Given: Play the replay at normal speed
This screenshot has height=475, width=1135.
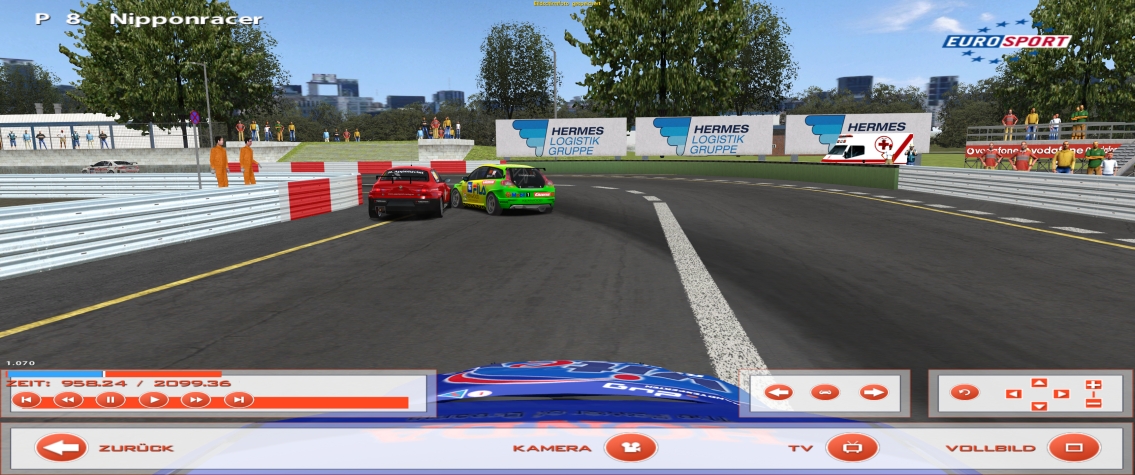Looking at the screenshot, I should pyautogui.click(x=153, y=399).
